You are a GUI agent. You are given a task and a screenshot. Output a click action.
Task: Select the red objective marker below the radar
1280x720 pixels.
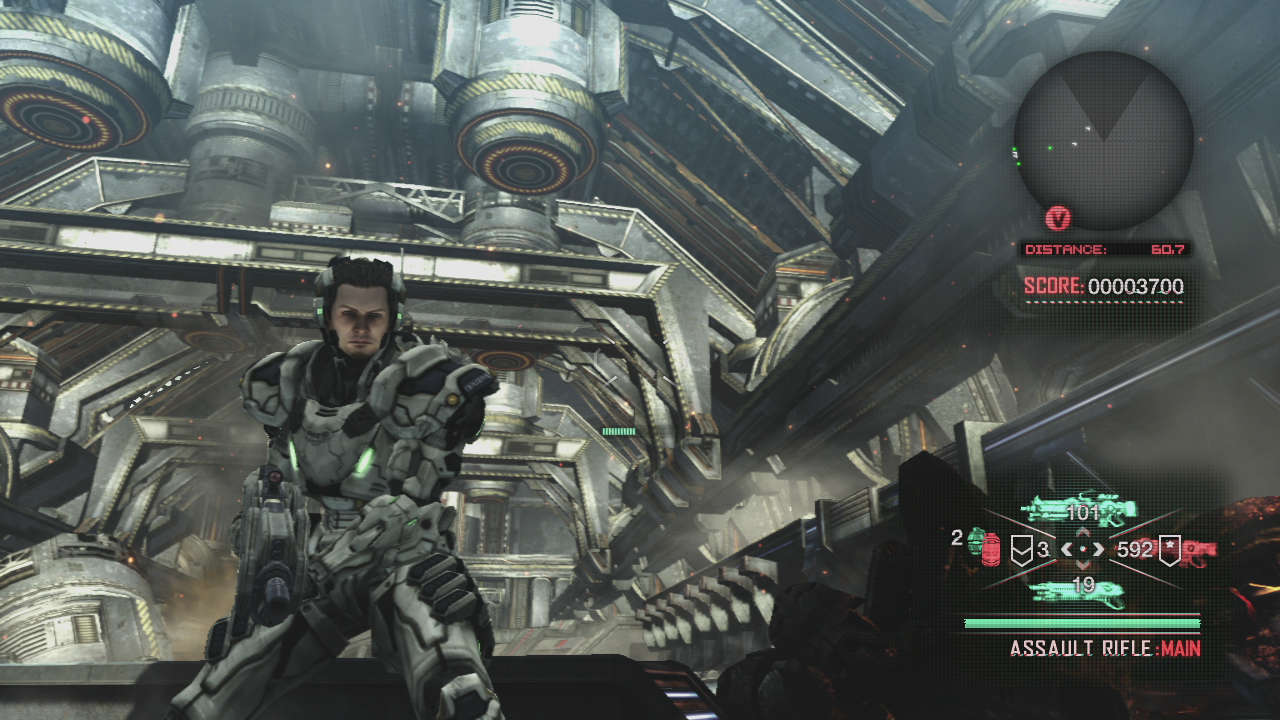tap(1057, 217)
